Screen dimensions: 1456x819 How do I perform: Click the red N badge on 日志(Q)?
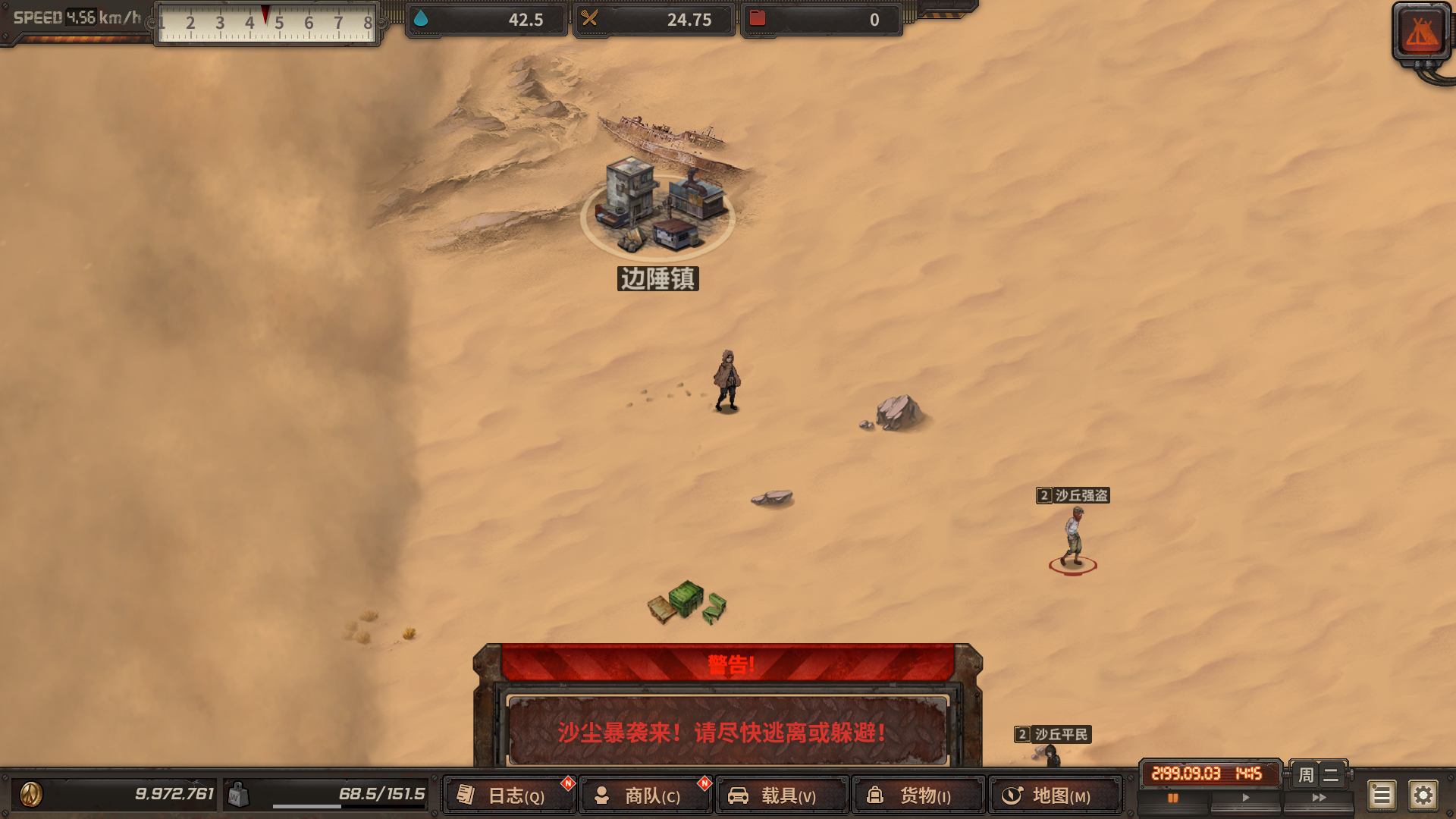(566, 782)
